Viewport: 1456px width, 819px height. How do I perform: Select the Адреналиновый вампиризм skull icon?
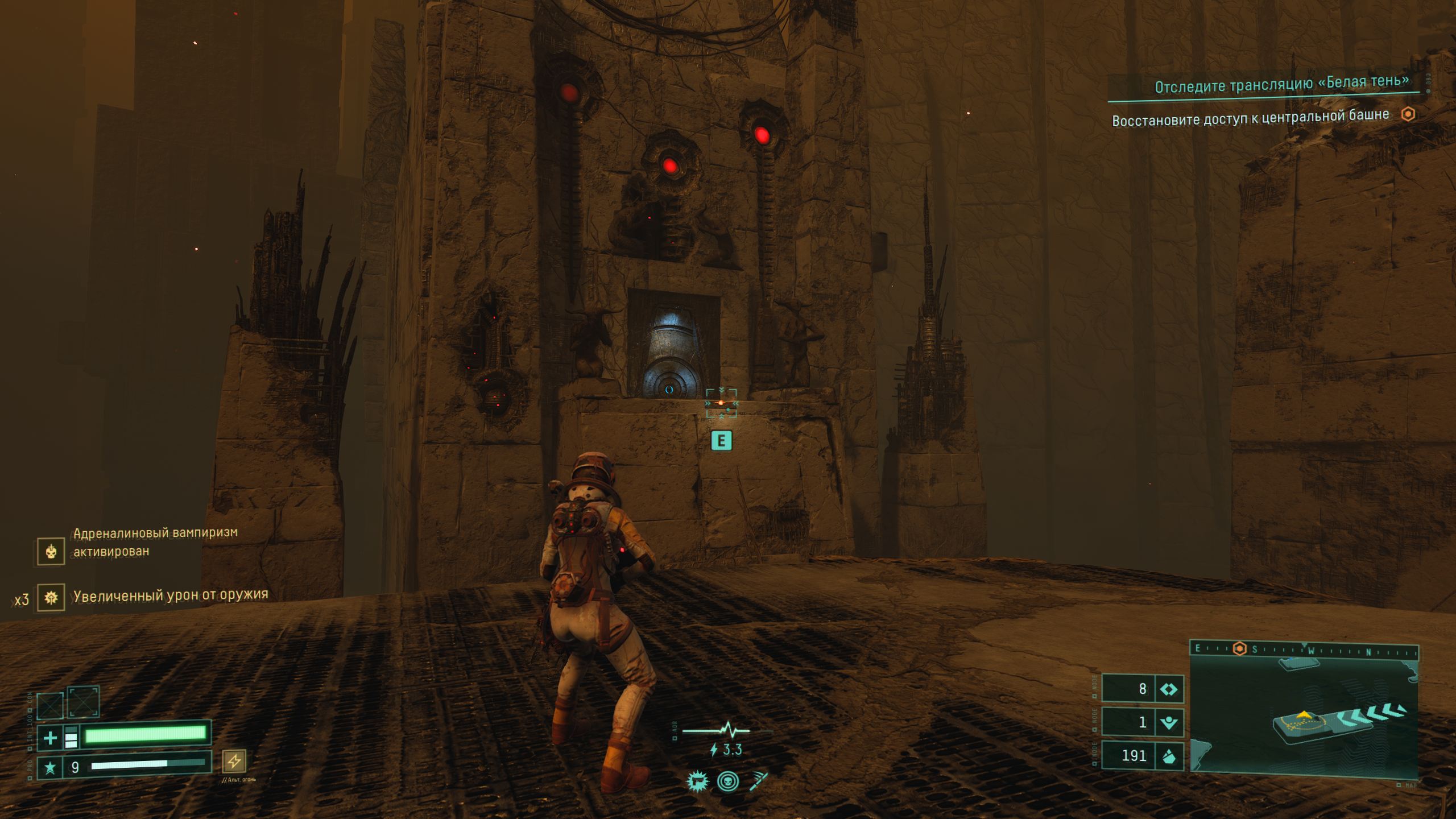click(51, 551)
